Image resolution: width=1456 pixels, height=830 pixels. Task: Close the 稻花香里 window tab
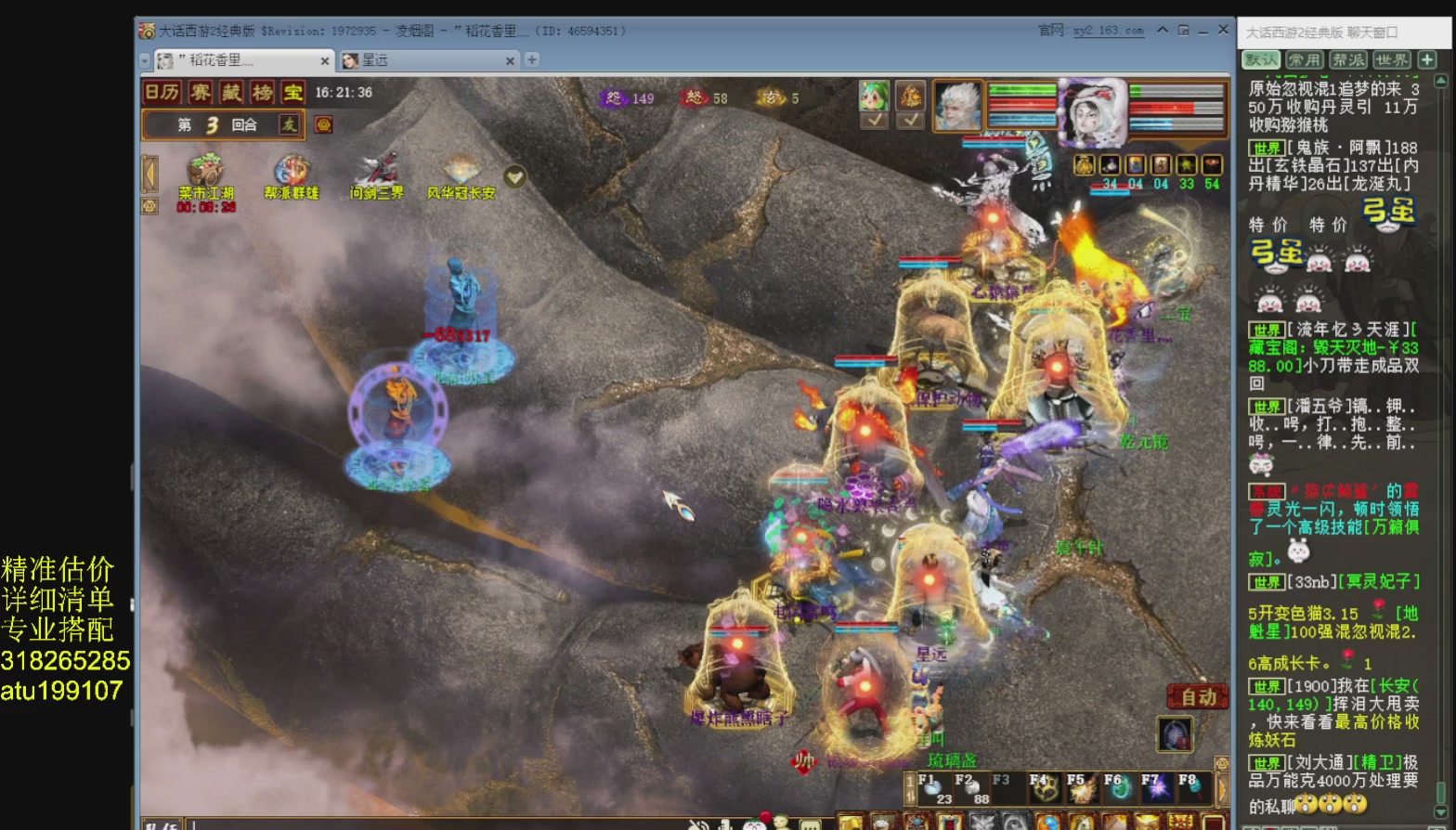325,61
